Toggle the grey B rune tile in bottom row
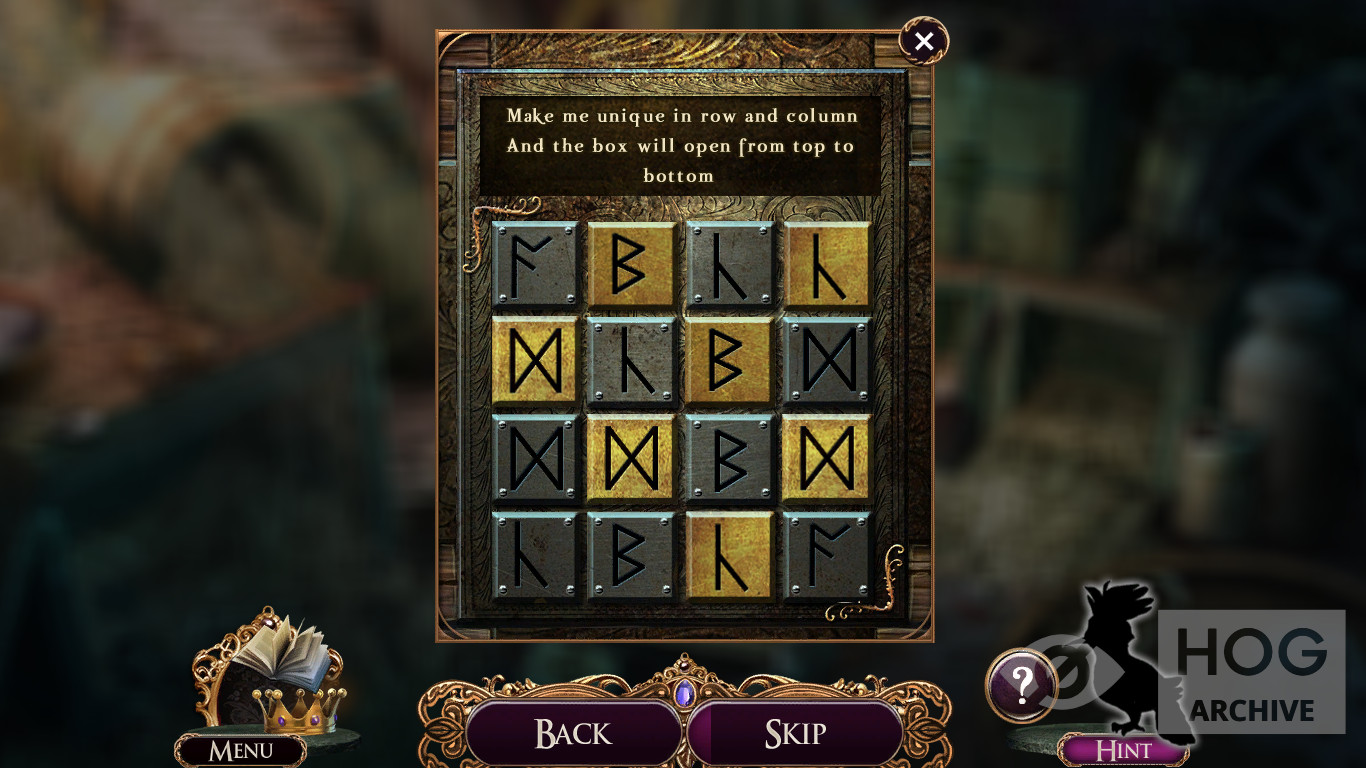Viewport: 1366px width, 768px height. pyautogui.click(x=630, y=555)
